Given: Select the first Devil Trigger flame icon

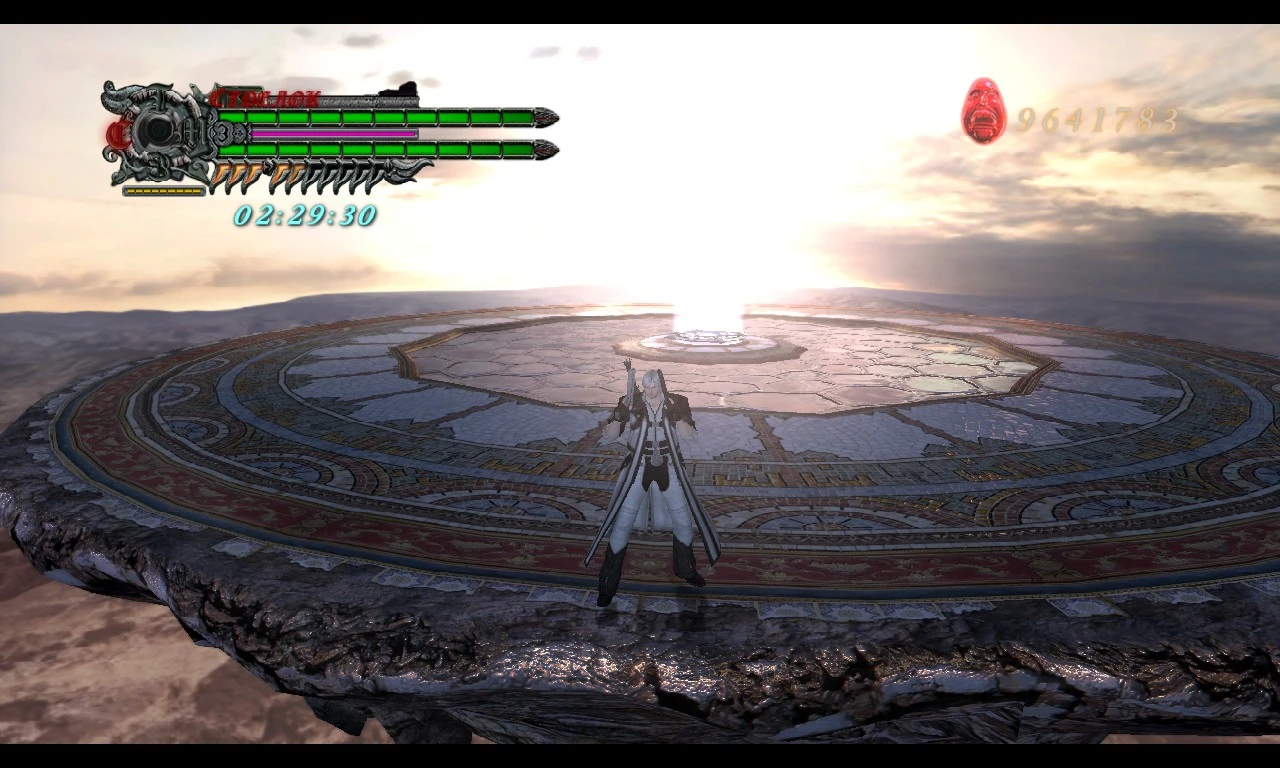Looking at the screenshot, I should coord(219,176).
